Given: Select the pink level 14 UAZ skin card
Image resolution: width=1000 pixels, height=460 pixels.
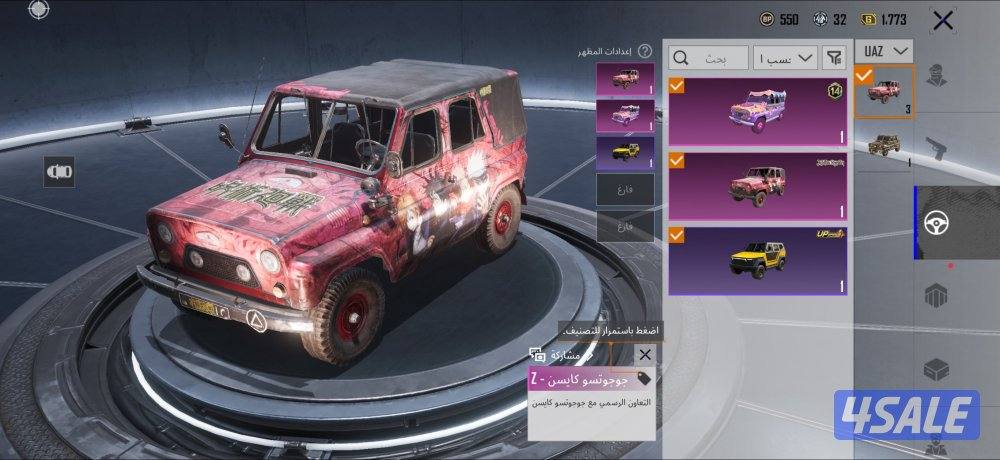Looking at the screenshot, I should pos(758,110).
